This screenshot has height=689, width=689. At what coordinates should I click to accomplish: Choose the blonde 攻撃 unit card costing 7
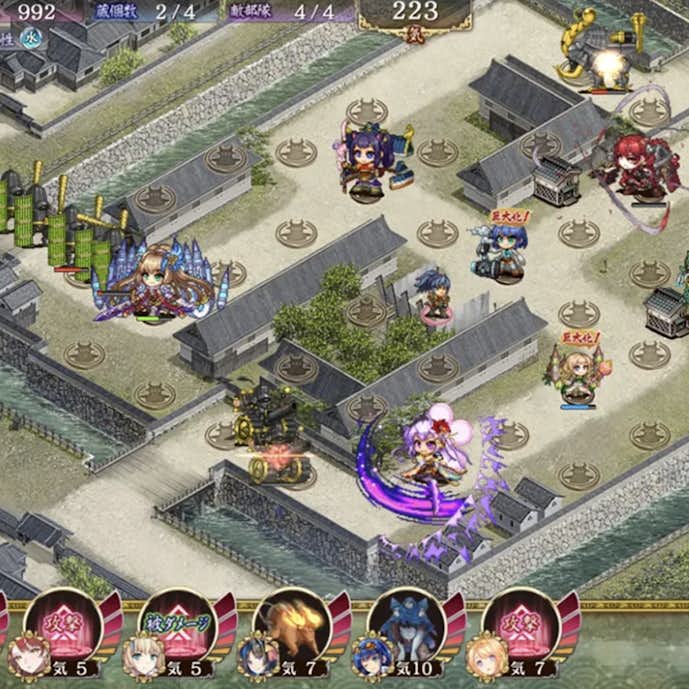[522, 630]
